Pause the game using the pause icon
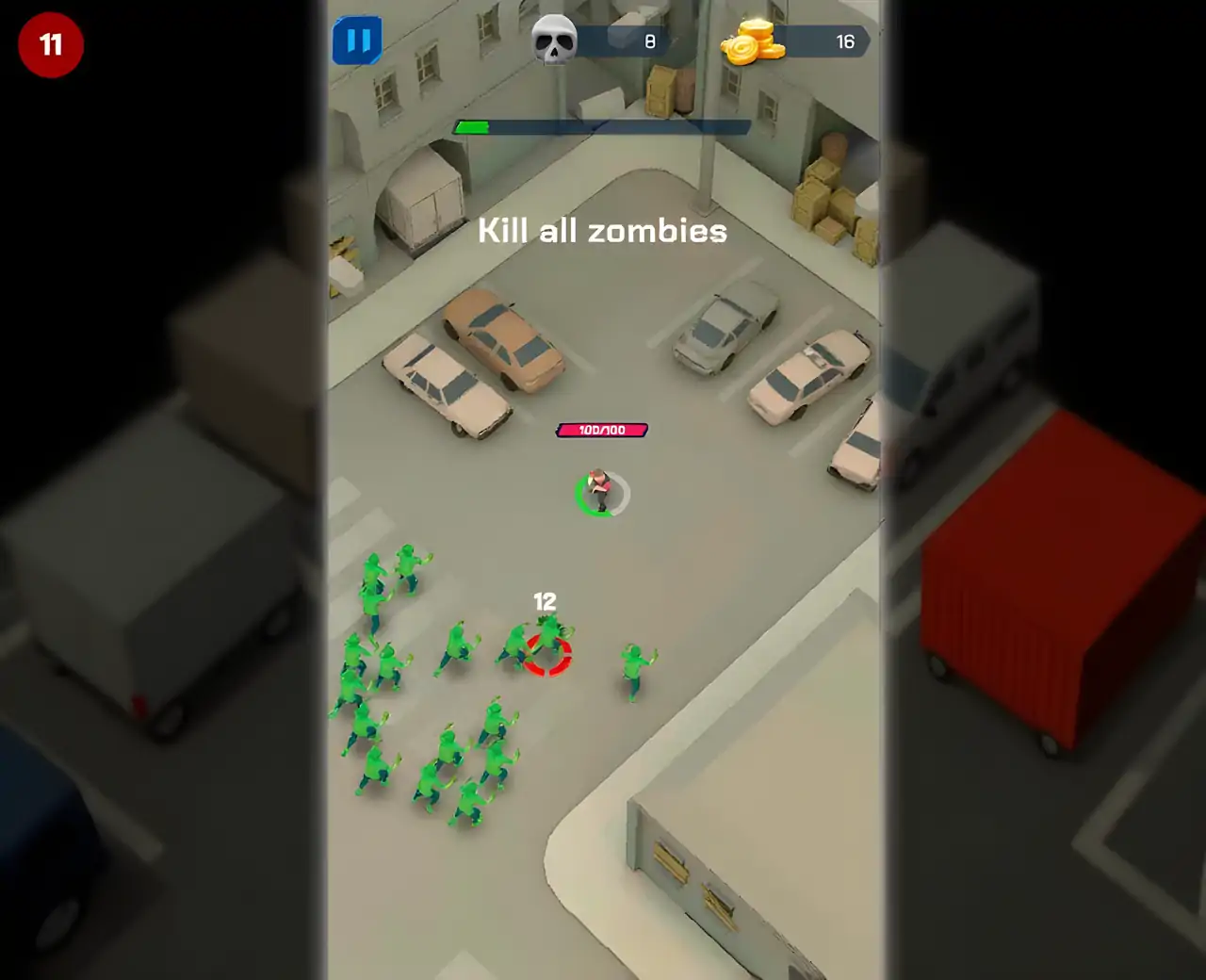 [357, 40]
